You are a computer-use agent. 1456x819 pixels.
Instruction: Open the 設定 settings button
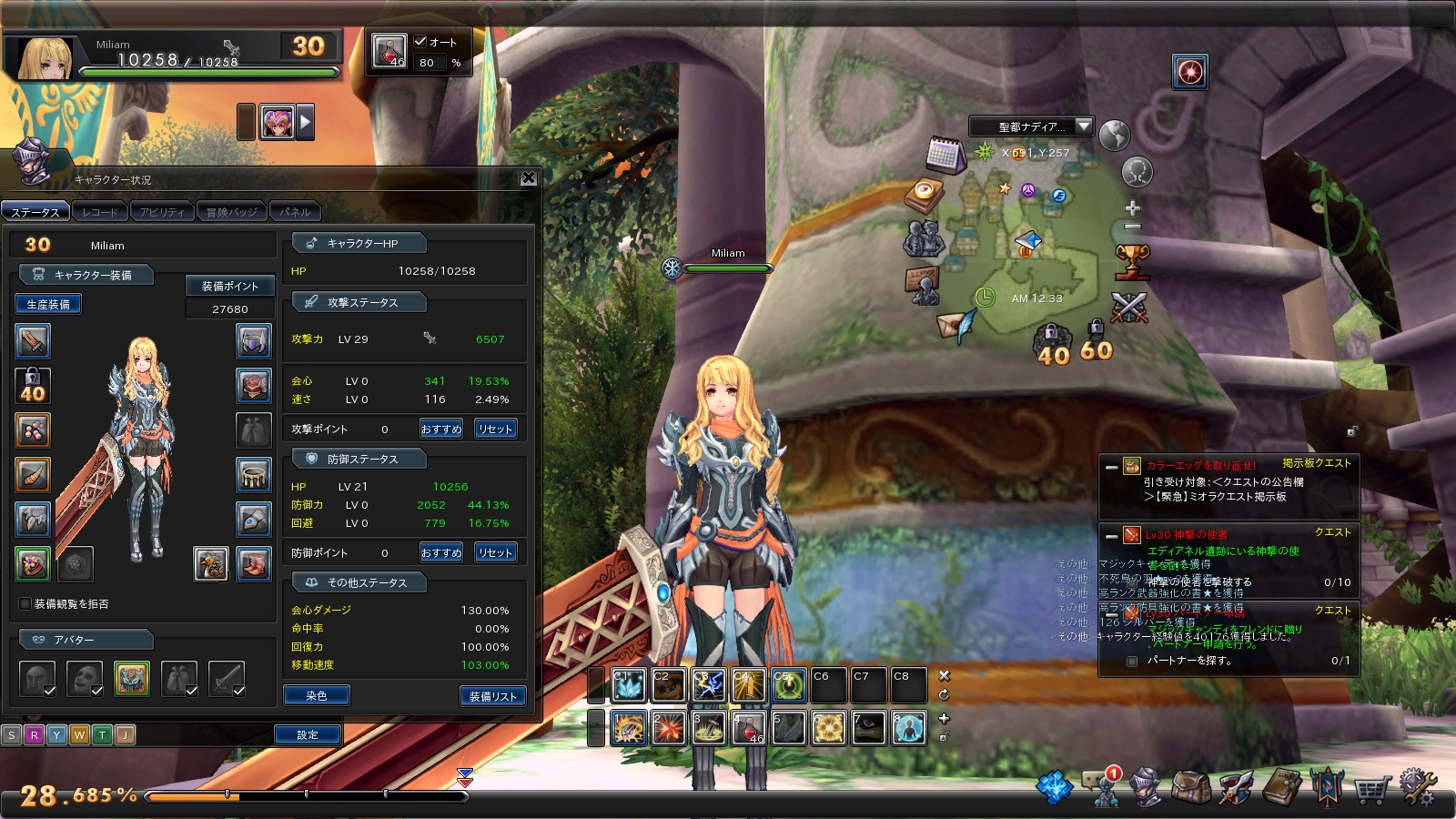pos(308,734)
